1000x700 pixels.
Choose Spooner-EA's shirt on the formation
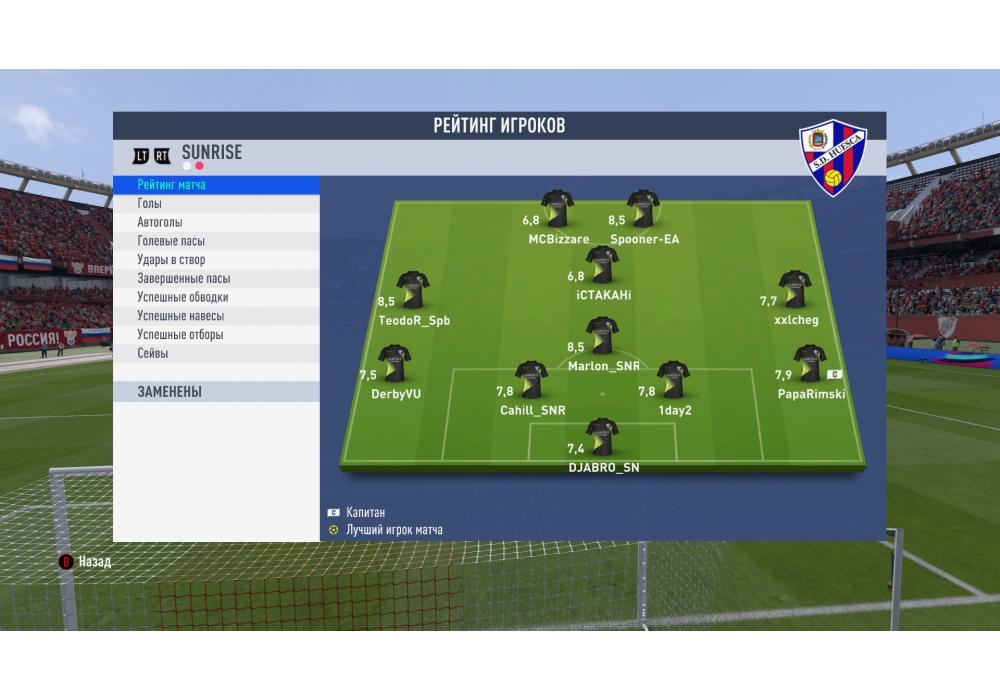[643, 210]
